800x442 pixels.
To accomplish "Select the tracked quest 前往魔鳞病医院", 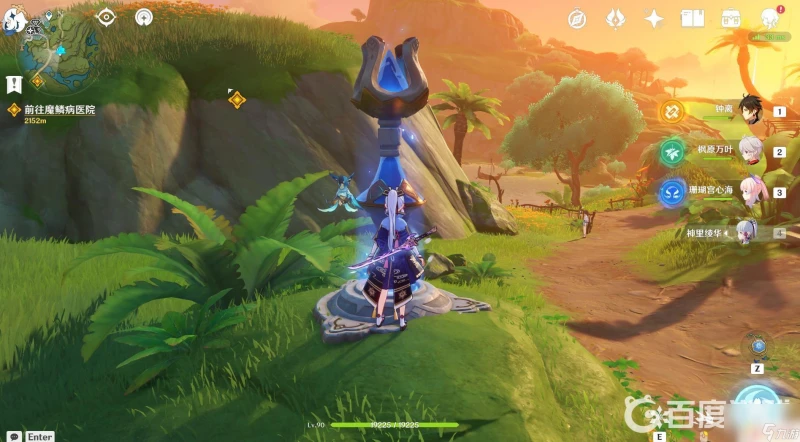I will click(x=60, y=109).
